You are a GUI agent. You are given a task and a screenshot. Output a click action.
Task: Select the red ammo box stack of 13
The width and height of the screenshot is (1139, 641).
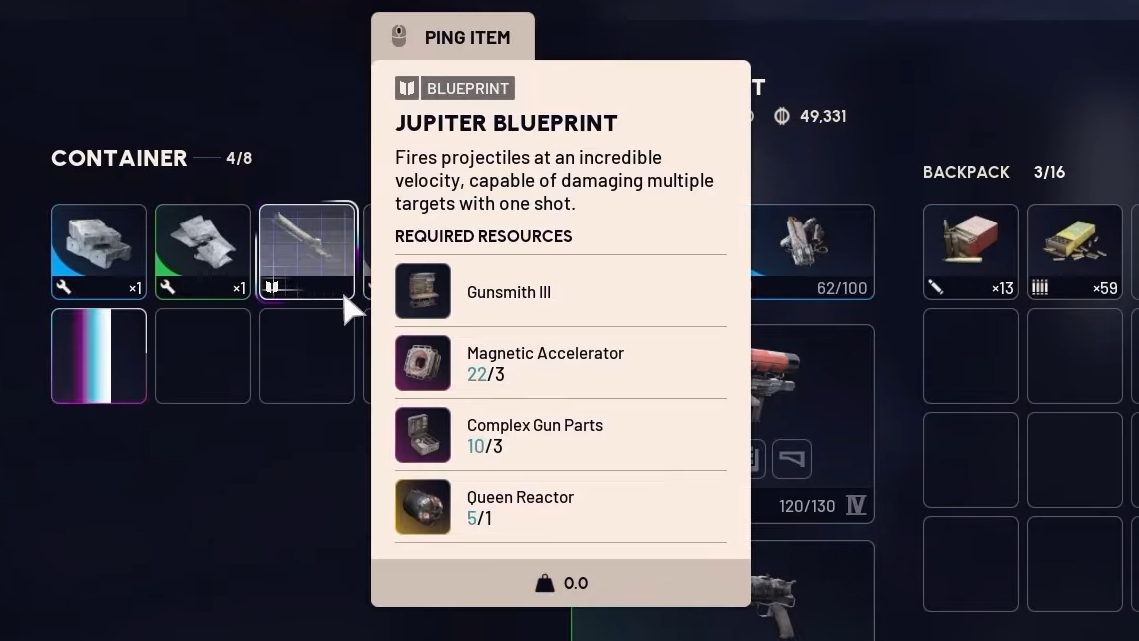pos(970,251)
